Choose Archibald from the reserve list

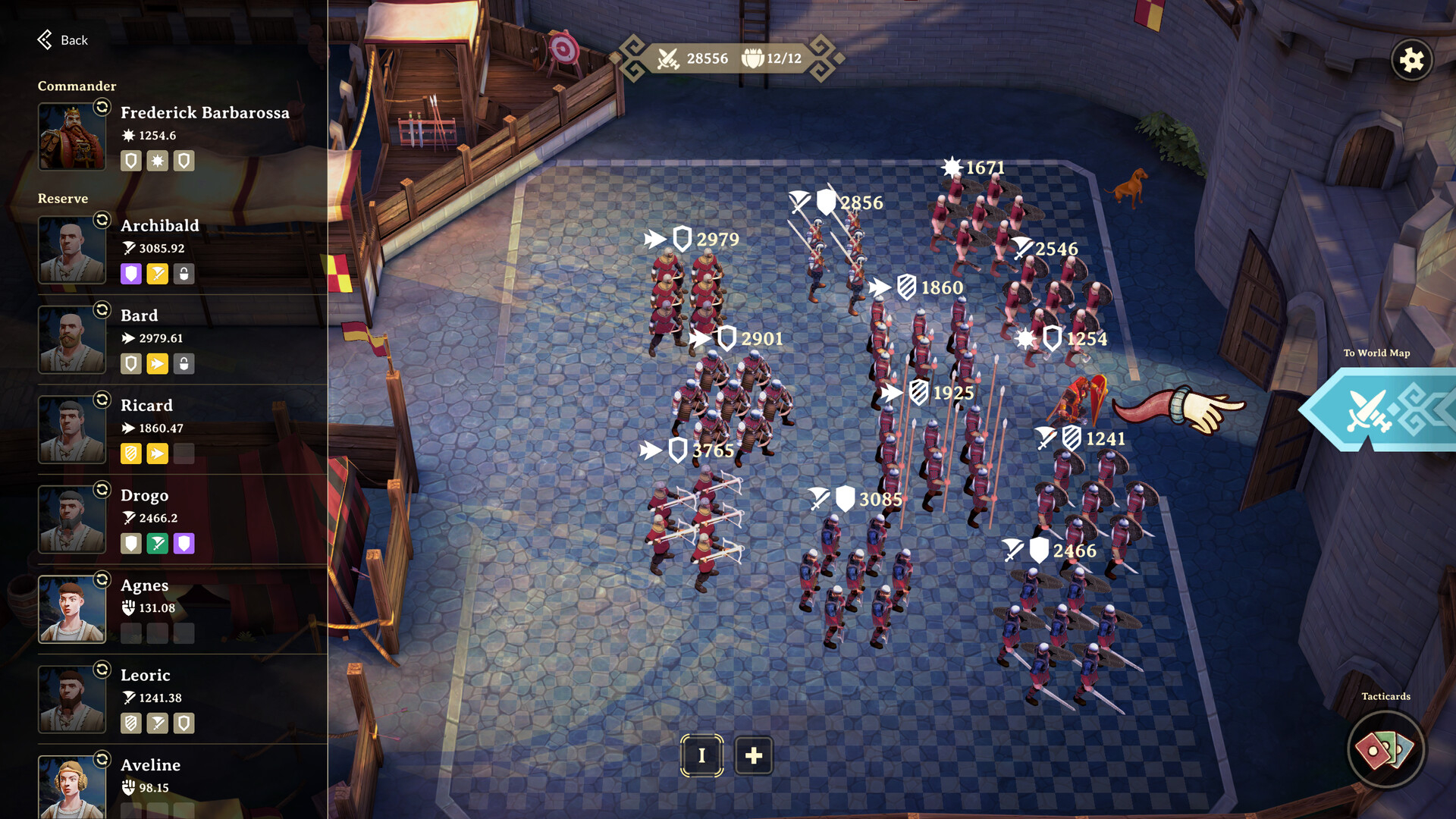pyautogui.click(x=72, y=249)
